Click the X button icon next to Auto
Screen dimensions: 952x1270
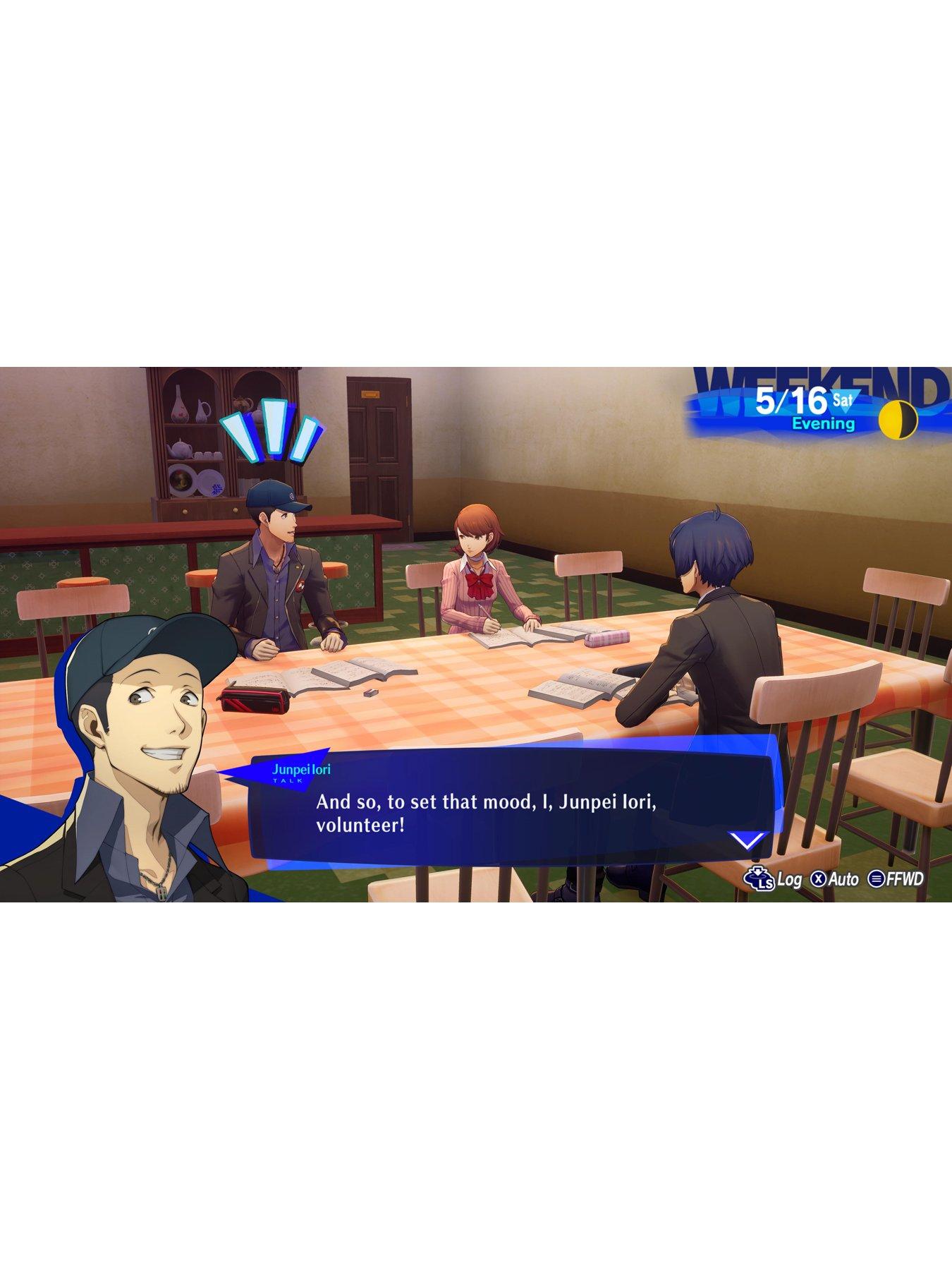coord(818,879)
